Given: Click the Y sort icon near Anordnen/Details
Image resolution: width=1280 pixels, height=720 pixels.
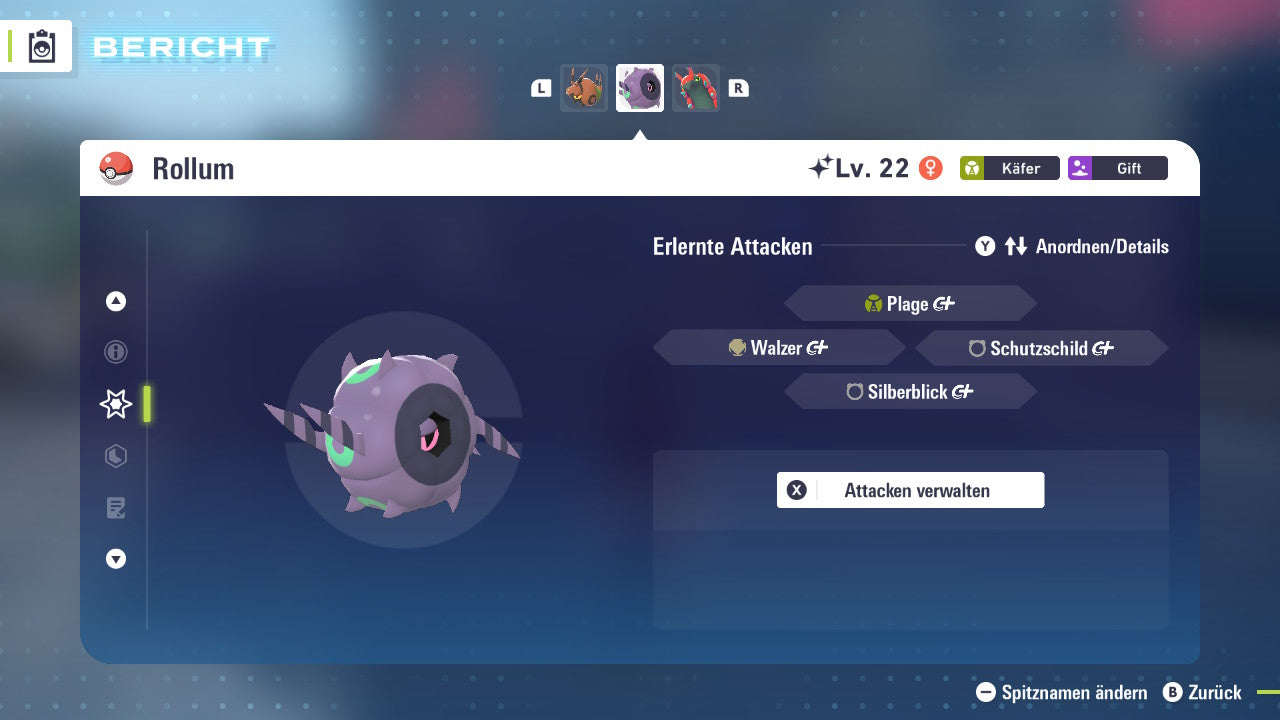Looking at the screenshot, I should (985, 246).
